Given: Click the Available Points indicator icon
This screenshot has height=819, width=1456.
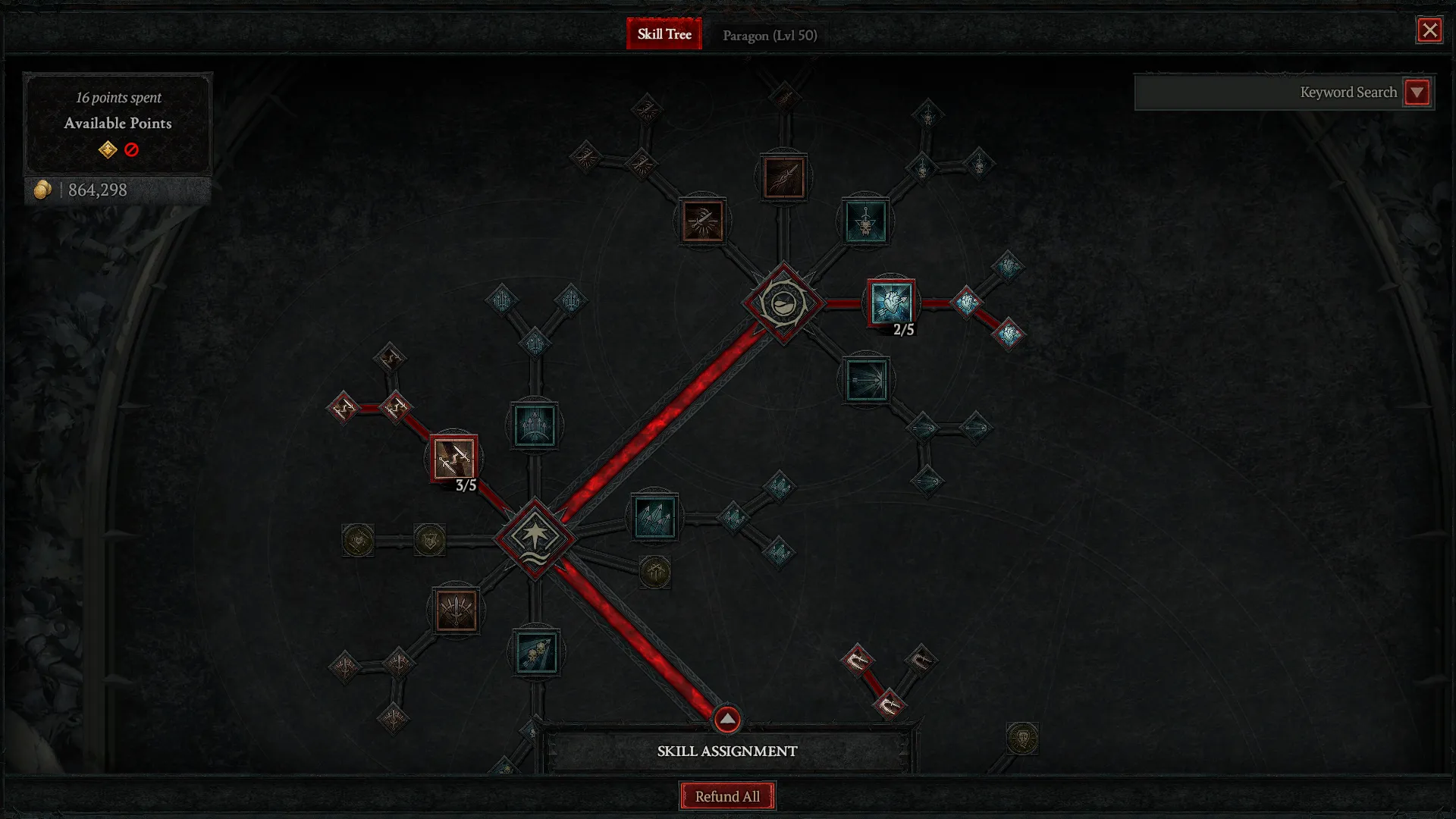Looking at the screenshot, I should point(108,149).
